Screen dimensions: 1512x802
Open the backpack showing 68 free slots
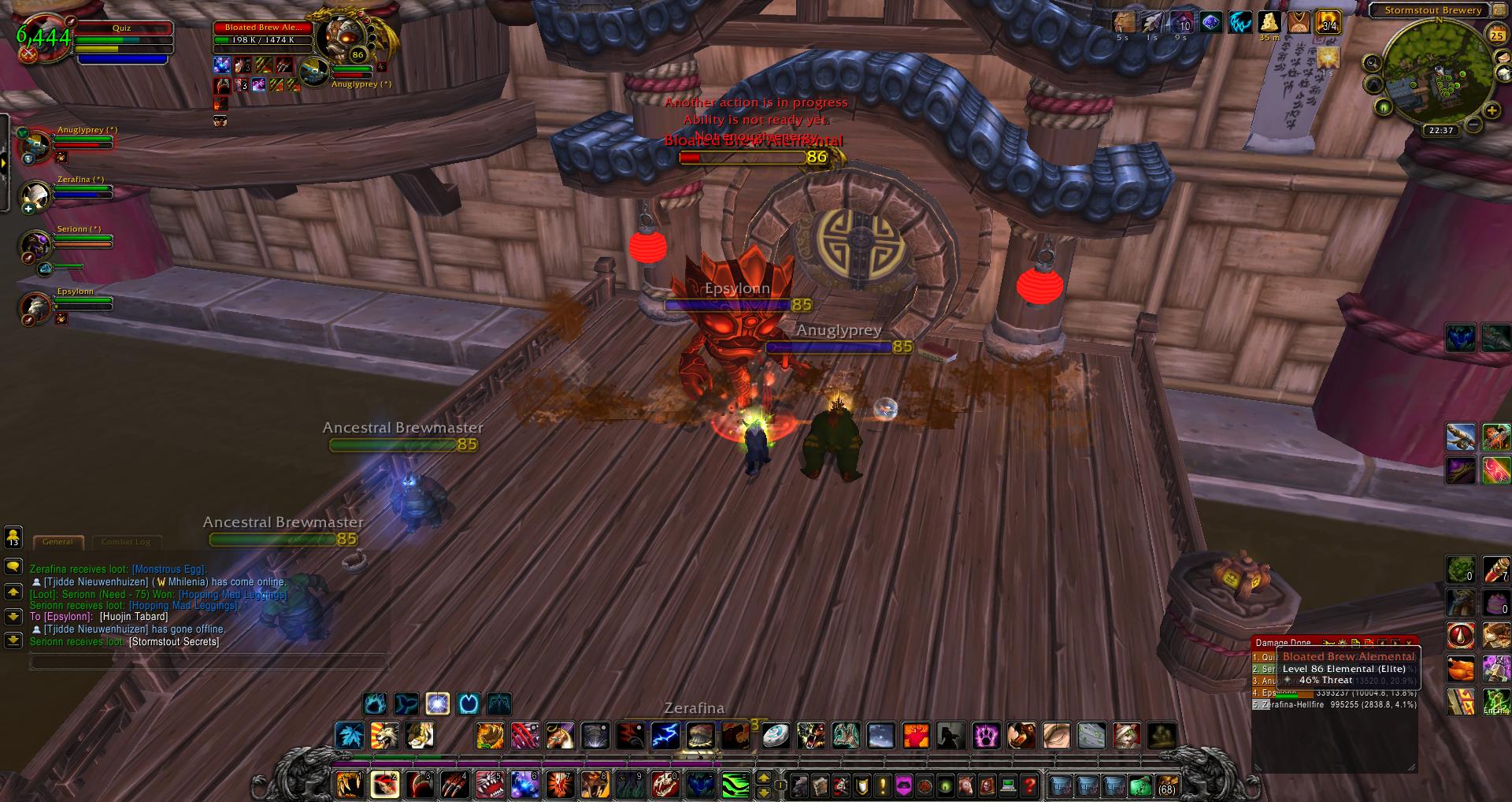1165,785
